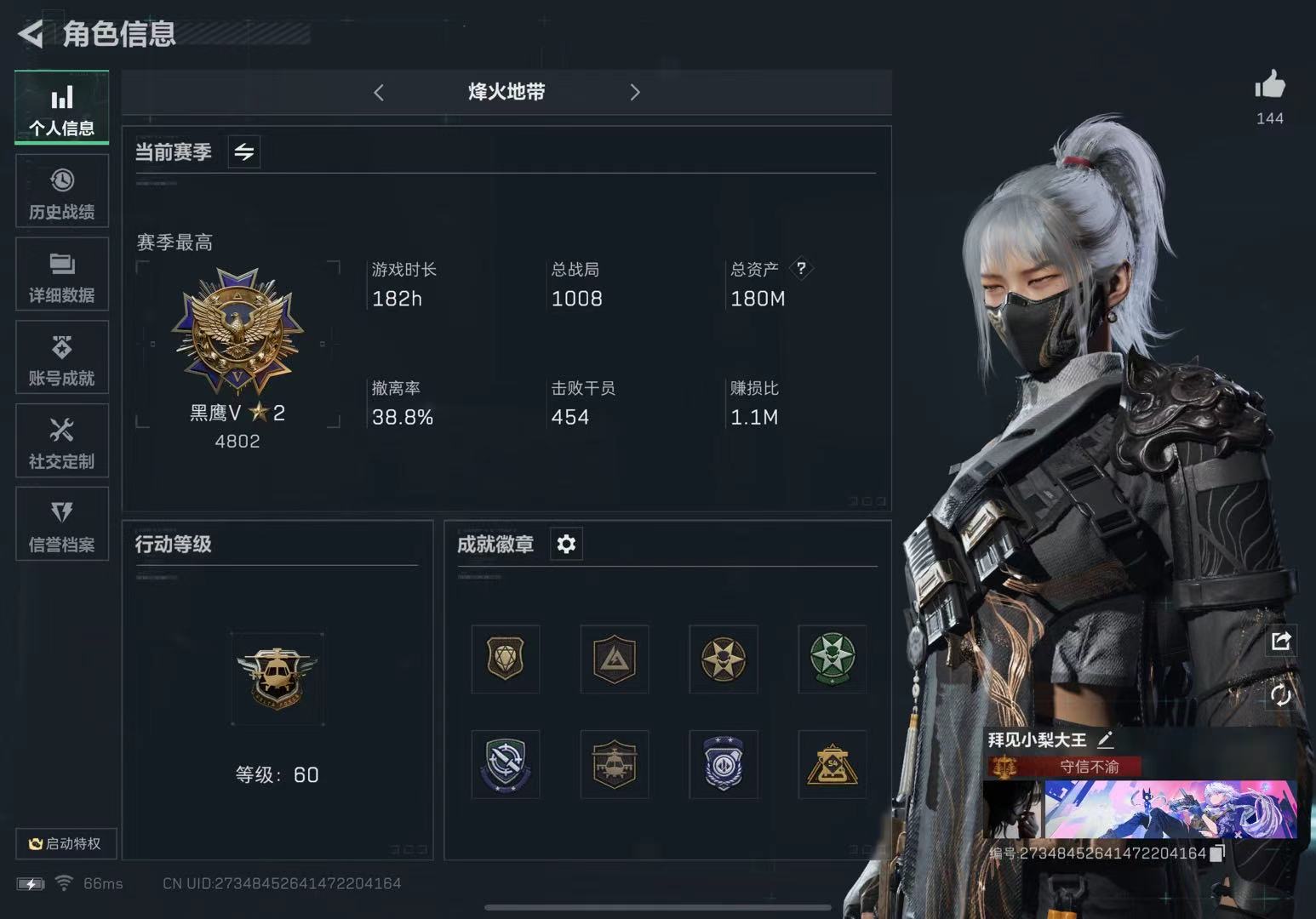Click the 启动特权 button
Image resolution: width=1316 pixels, height=919 pixels.
click(67, 843)
